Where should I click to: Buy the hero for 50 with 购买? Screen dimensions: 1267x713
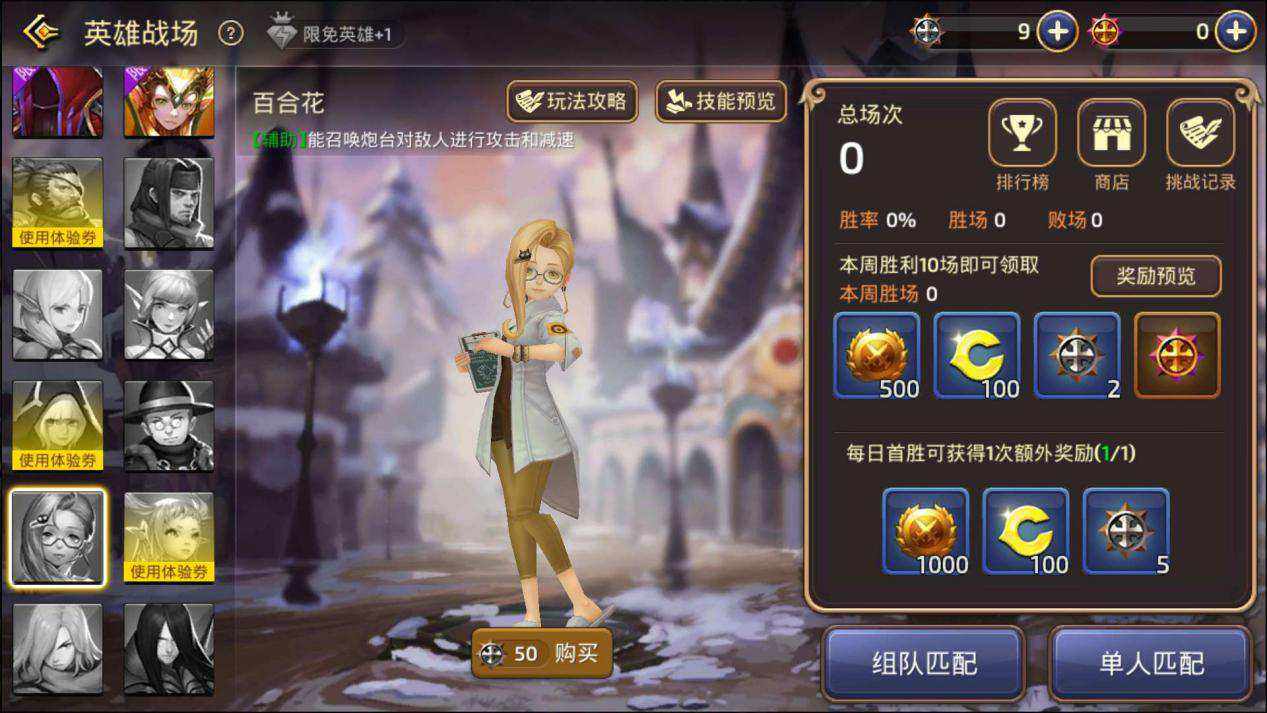[541, 654]
